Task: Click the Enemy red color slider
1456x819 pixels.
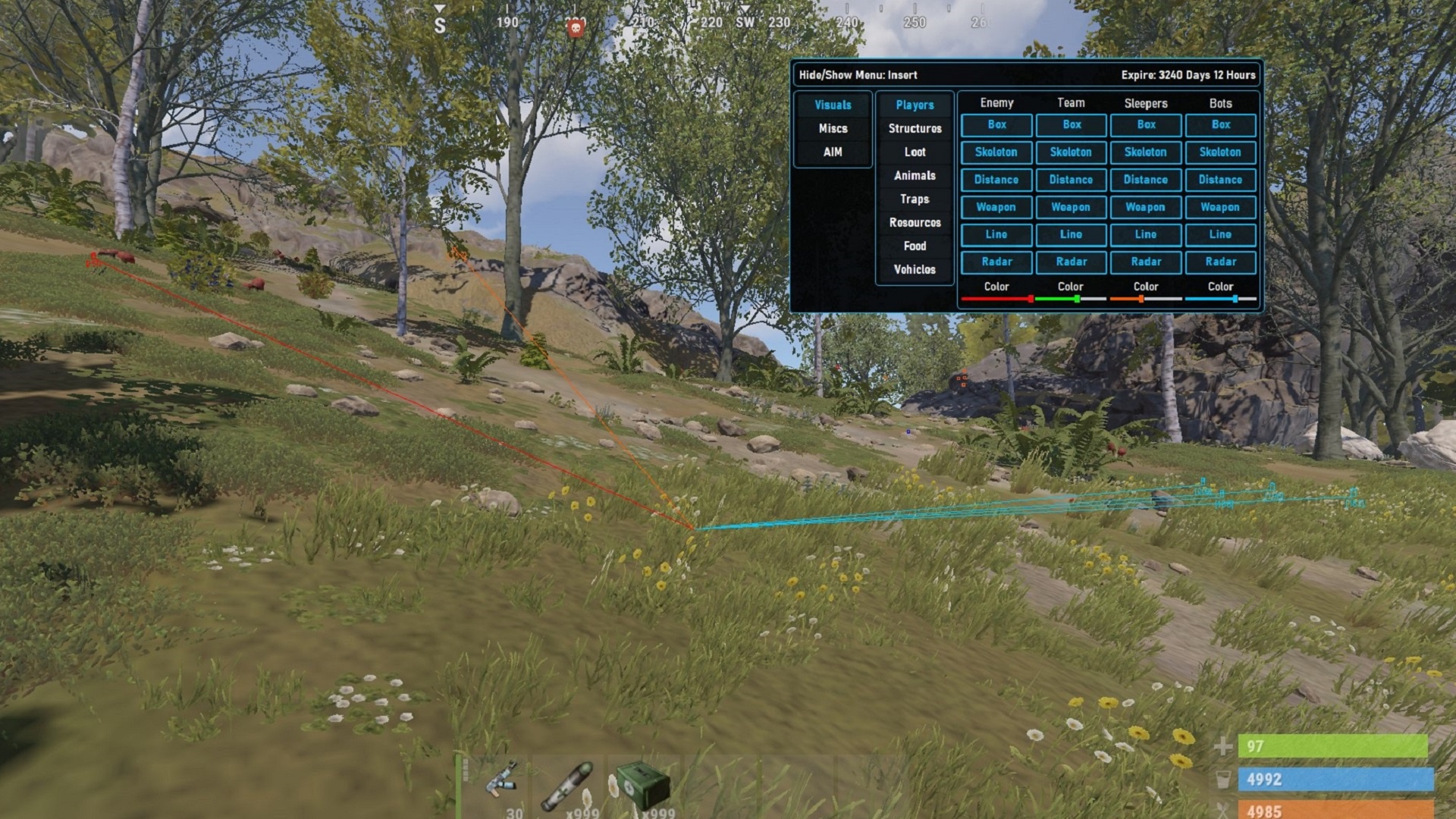Action: point(996,300)
